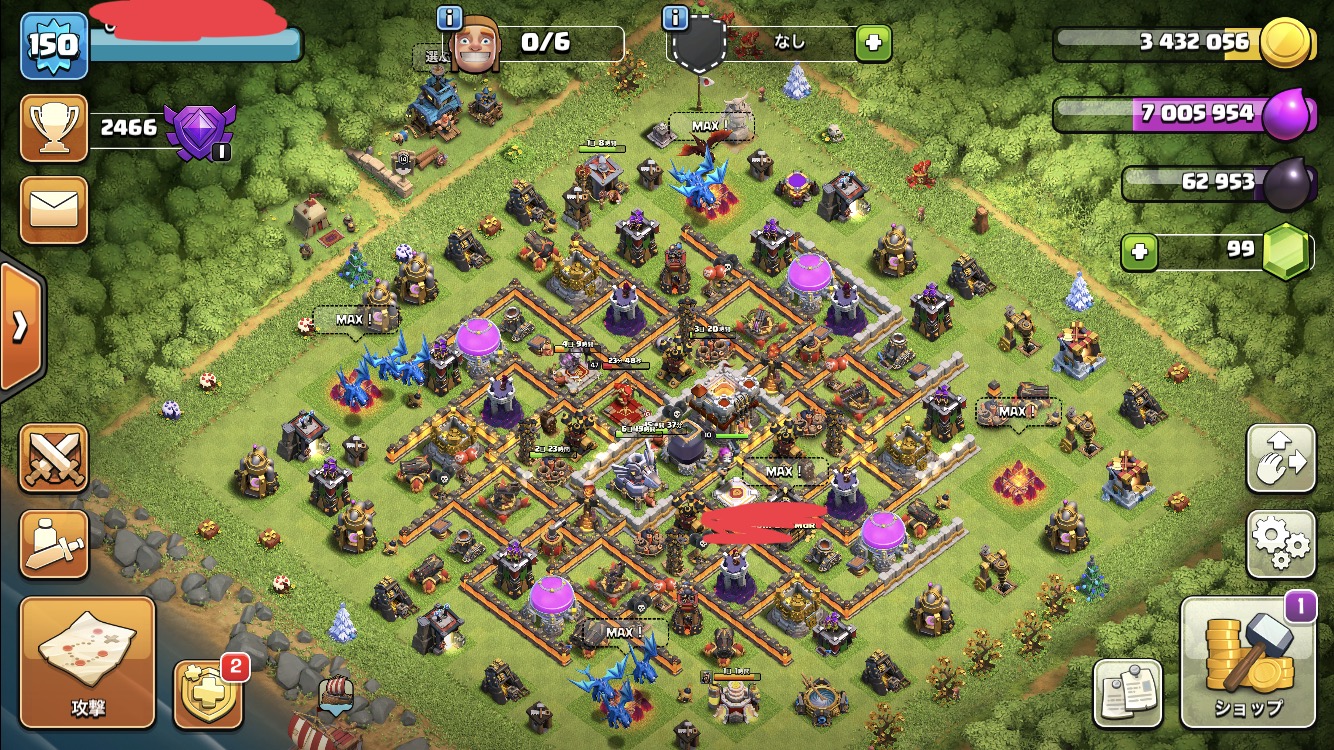Tap the purple league badge

199,130
